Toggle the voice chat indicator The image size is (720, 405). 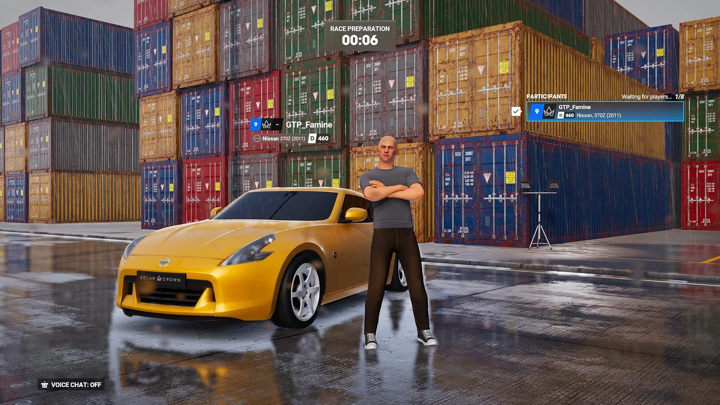tap(71, 384)
